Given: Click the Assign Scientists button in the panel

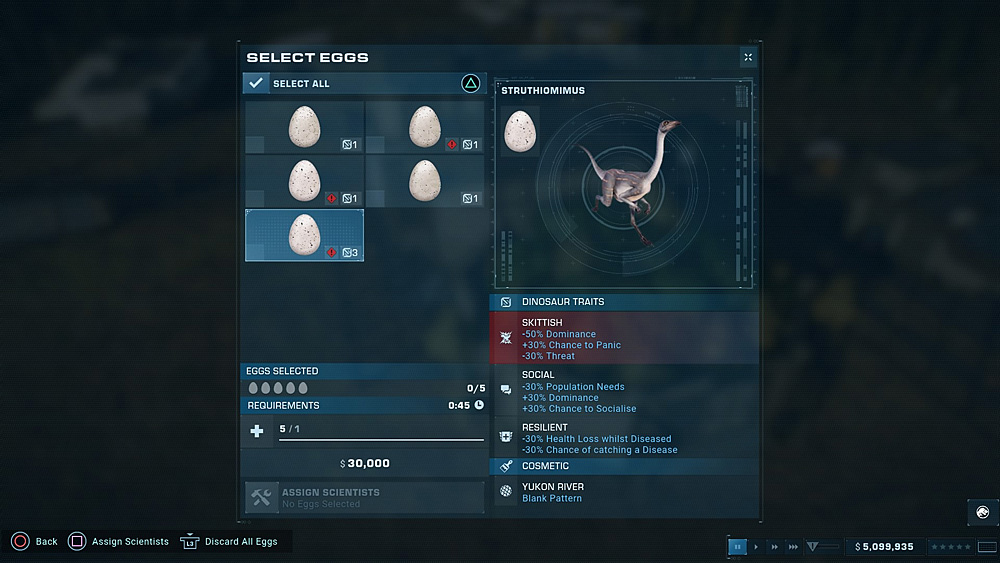Looking at the screenshot, I should click(x=364, y=497).
